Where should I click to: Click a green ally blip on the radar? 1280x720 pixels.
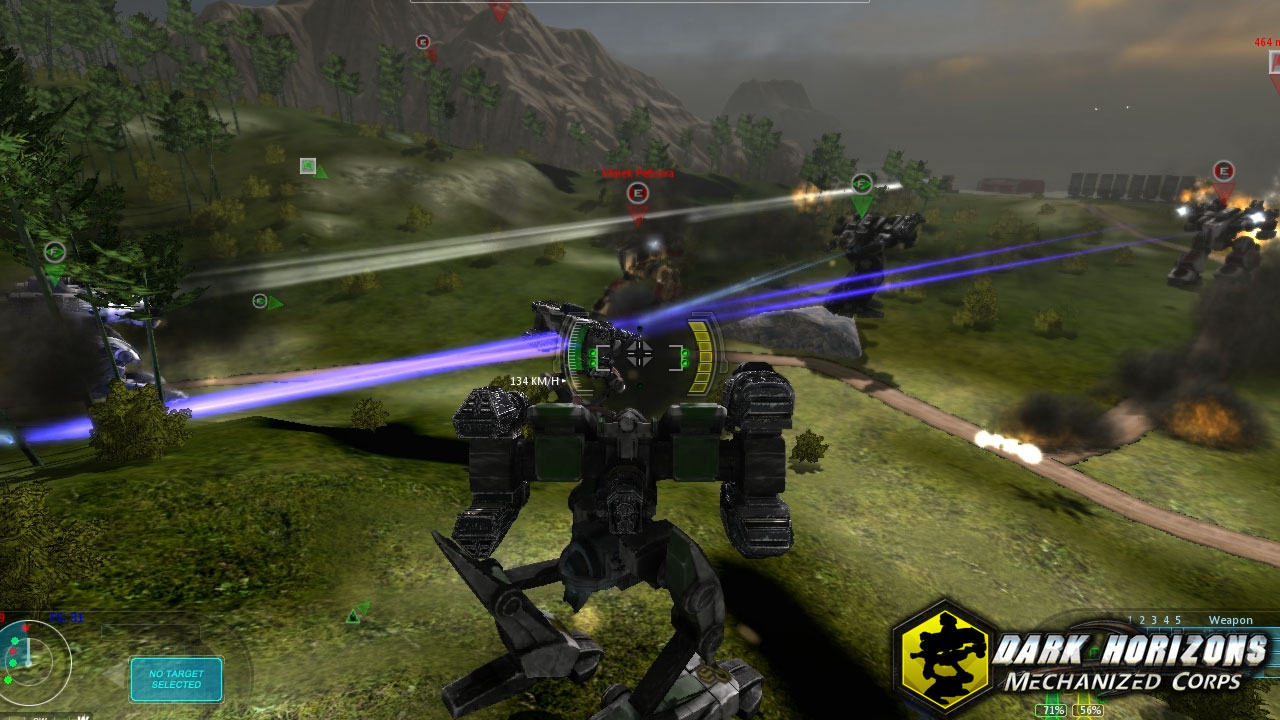pyautogui.click(x=14, y=641)
